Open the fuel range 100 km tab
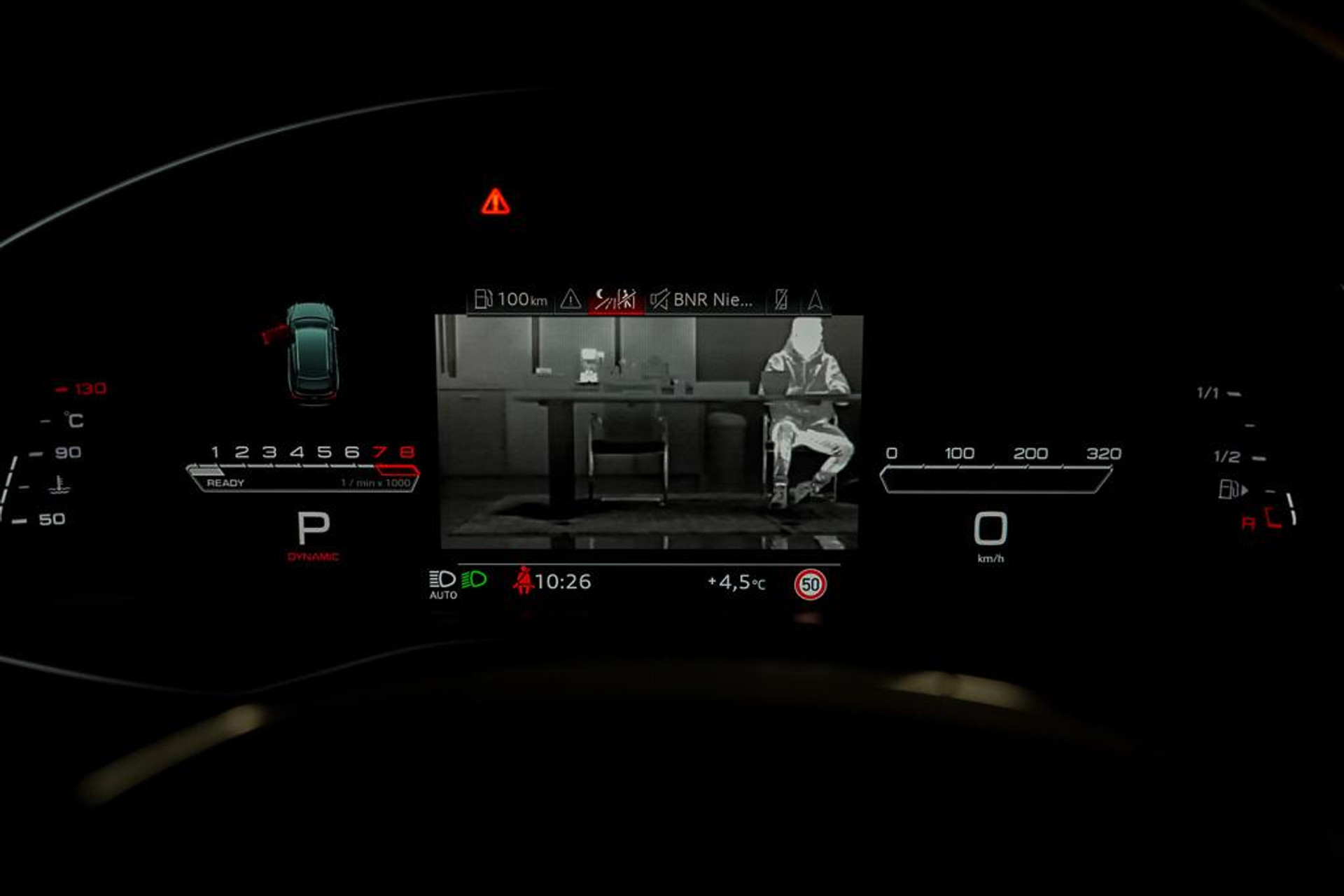The image size is (1344, 896). 511,300
